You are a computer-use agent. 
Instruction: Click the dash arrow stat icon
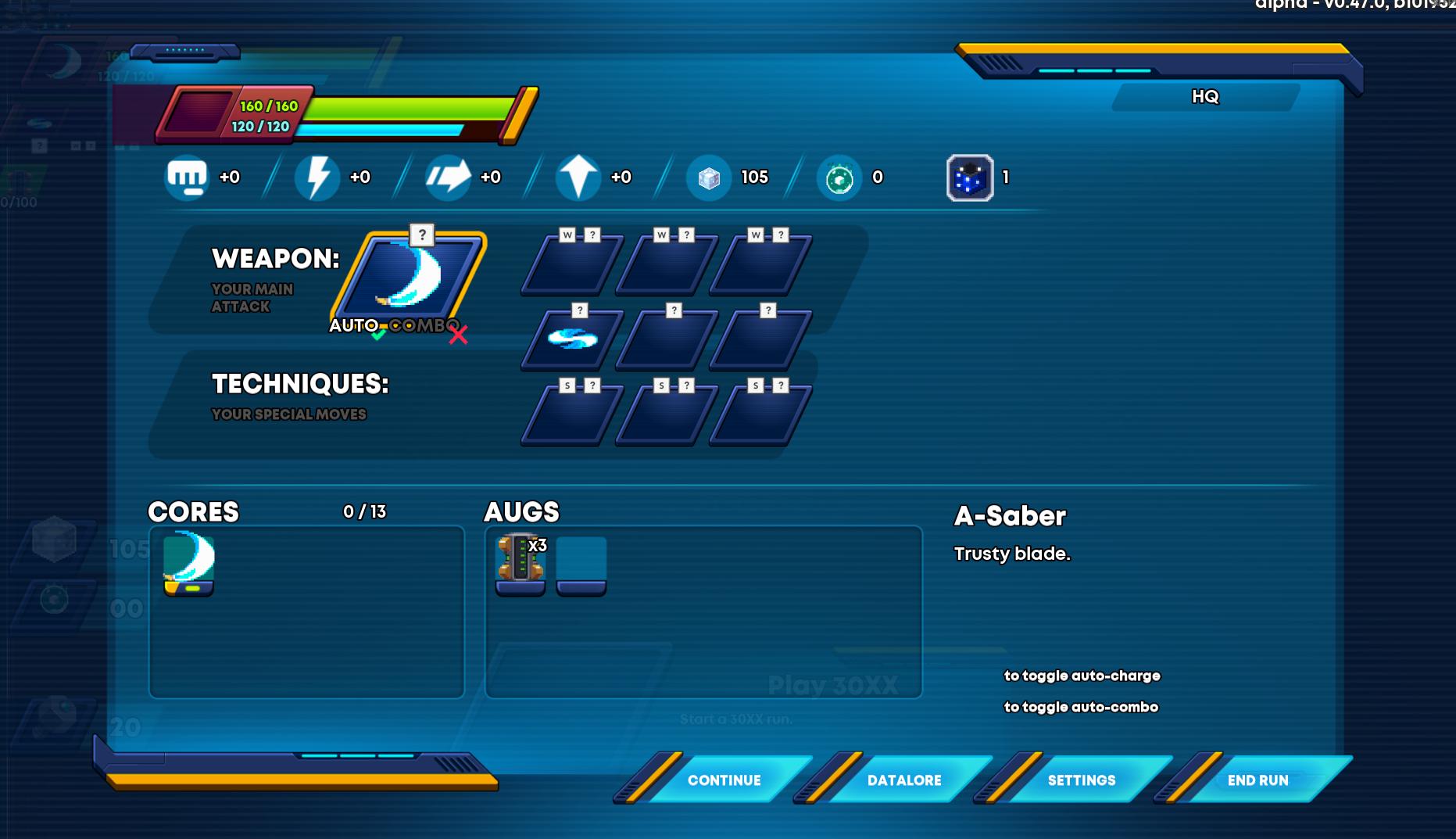448,177
